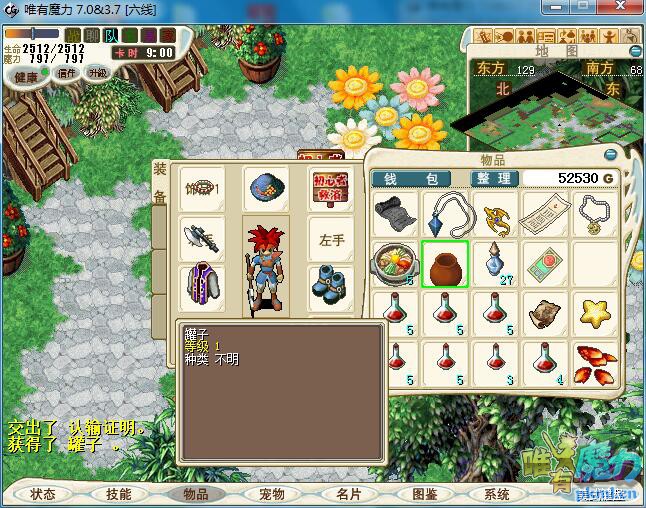Select the clay jar item slot

(445, 264)
